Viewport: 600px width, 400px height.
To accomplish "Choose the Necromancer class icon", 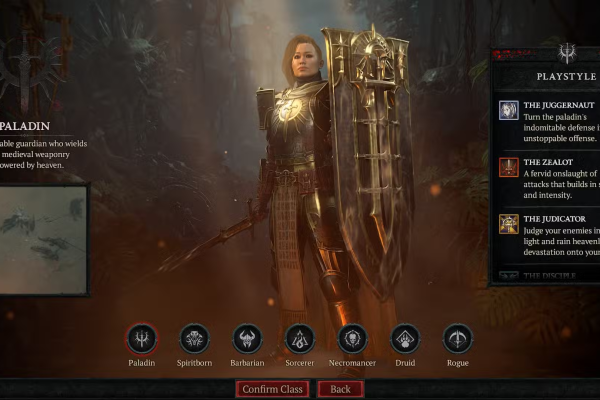I will (x=353, y=339).
